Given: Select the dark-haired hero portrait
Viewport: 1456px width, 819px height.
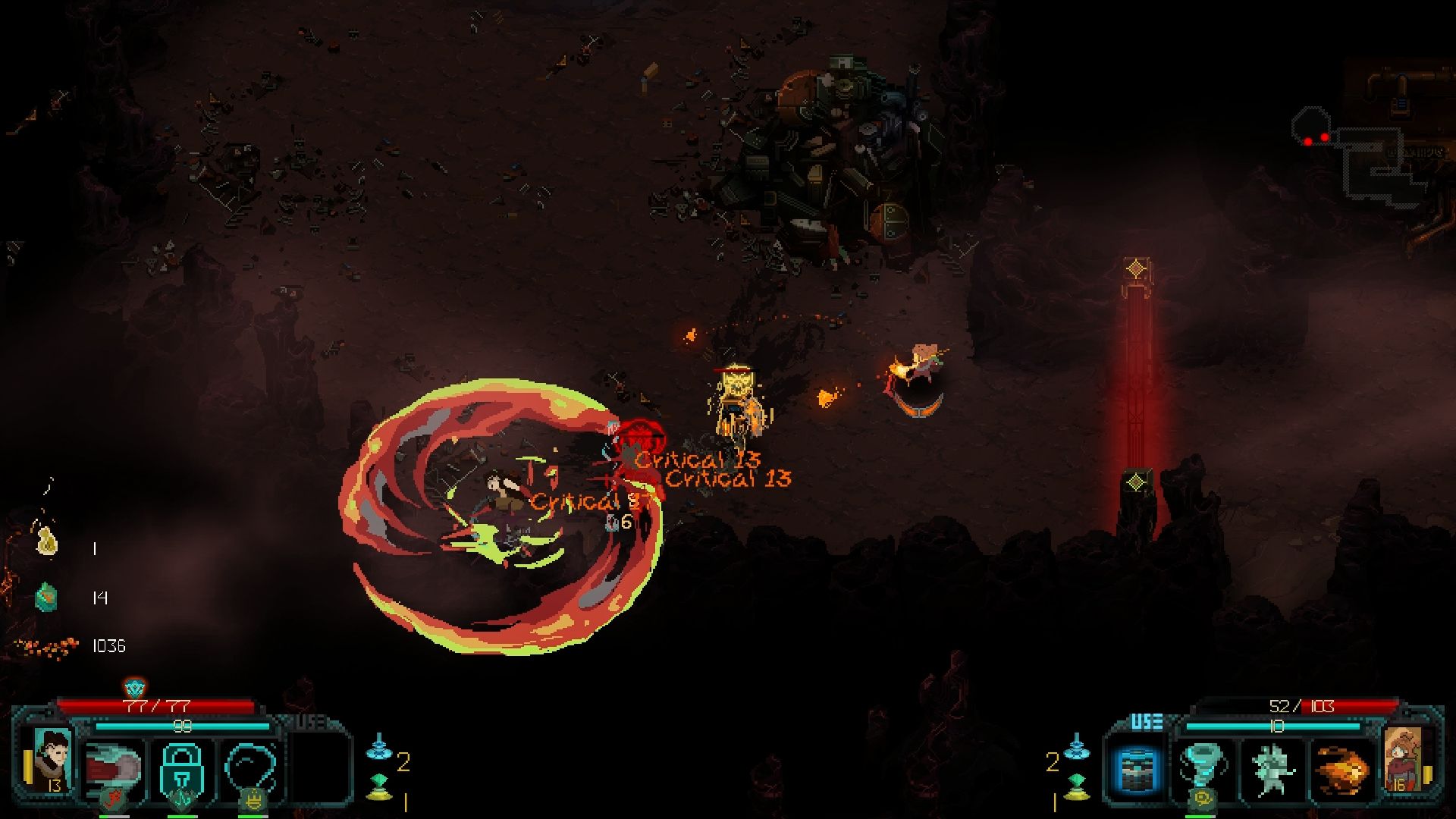Looking at the screenshot, I should (x=53, y=758).
